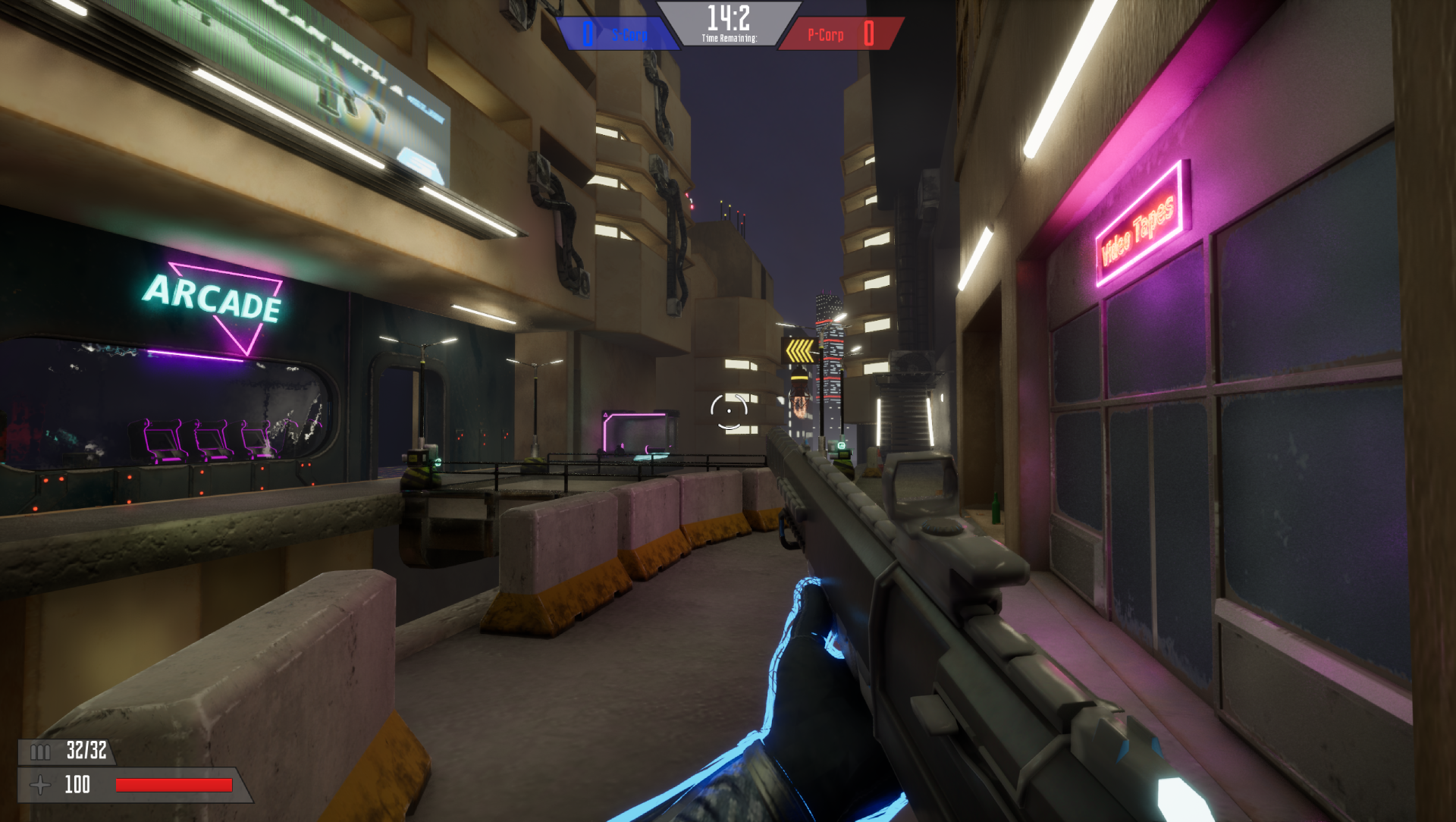Viewport: 1456px width, 822px height.
Task: Click the red health bar
Action: 173,784
